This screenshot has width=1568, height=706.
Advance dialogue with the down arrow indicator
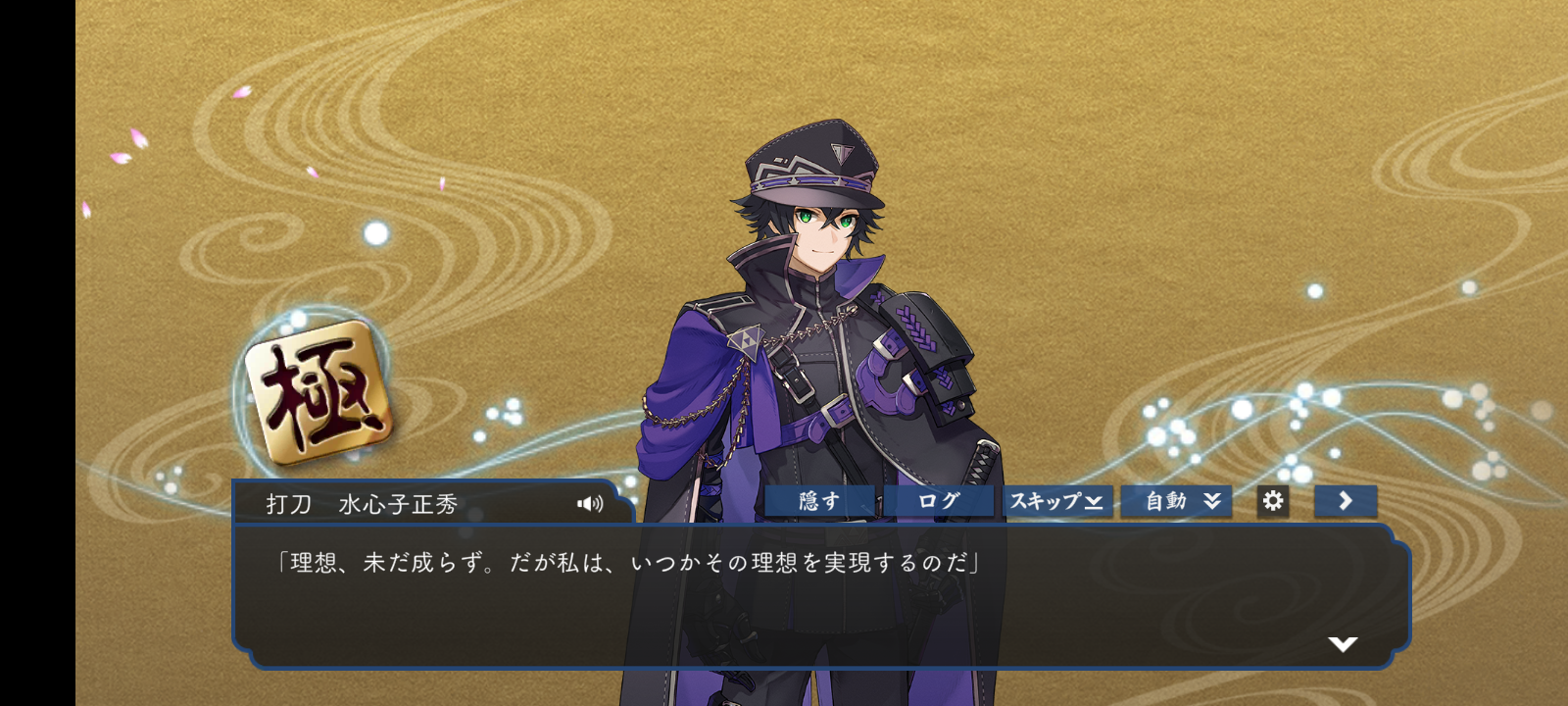pyautogui.click(x=1343, y=644)
